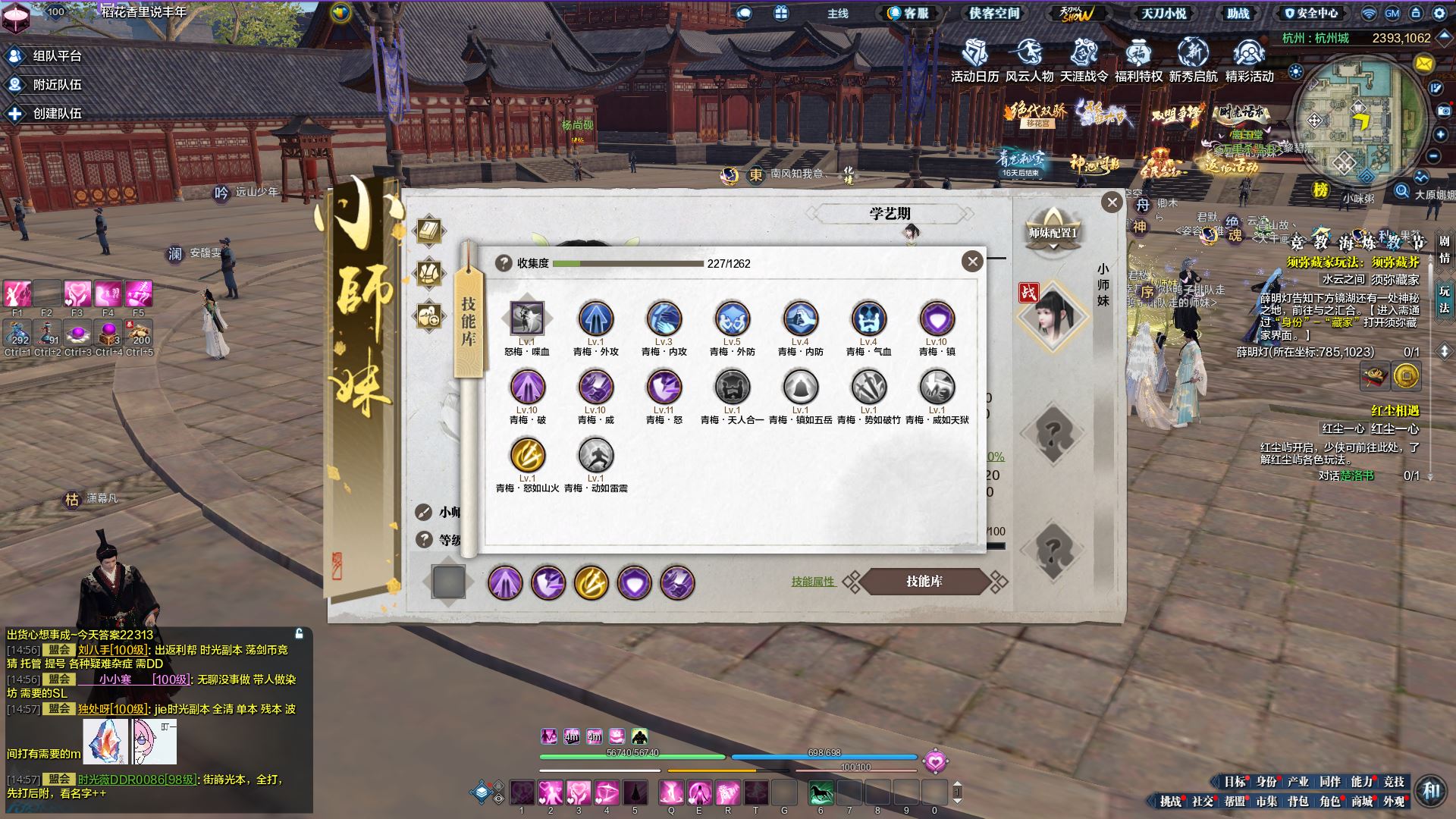Viewport: 1456px width, 819px height.
Task: Select the 青梅·外攻 skill icon
Action: (x=595, y=319)
